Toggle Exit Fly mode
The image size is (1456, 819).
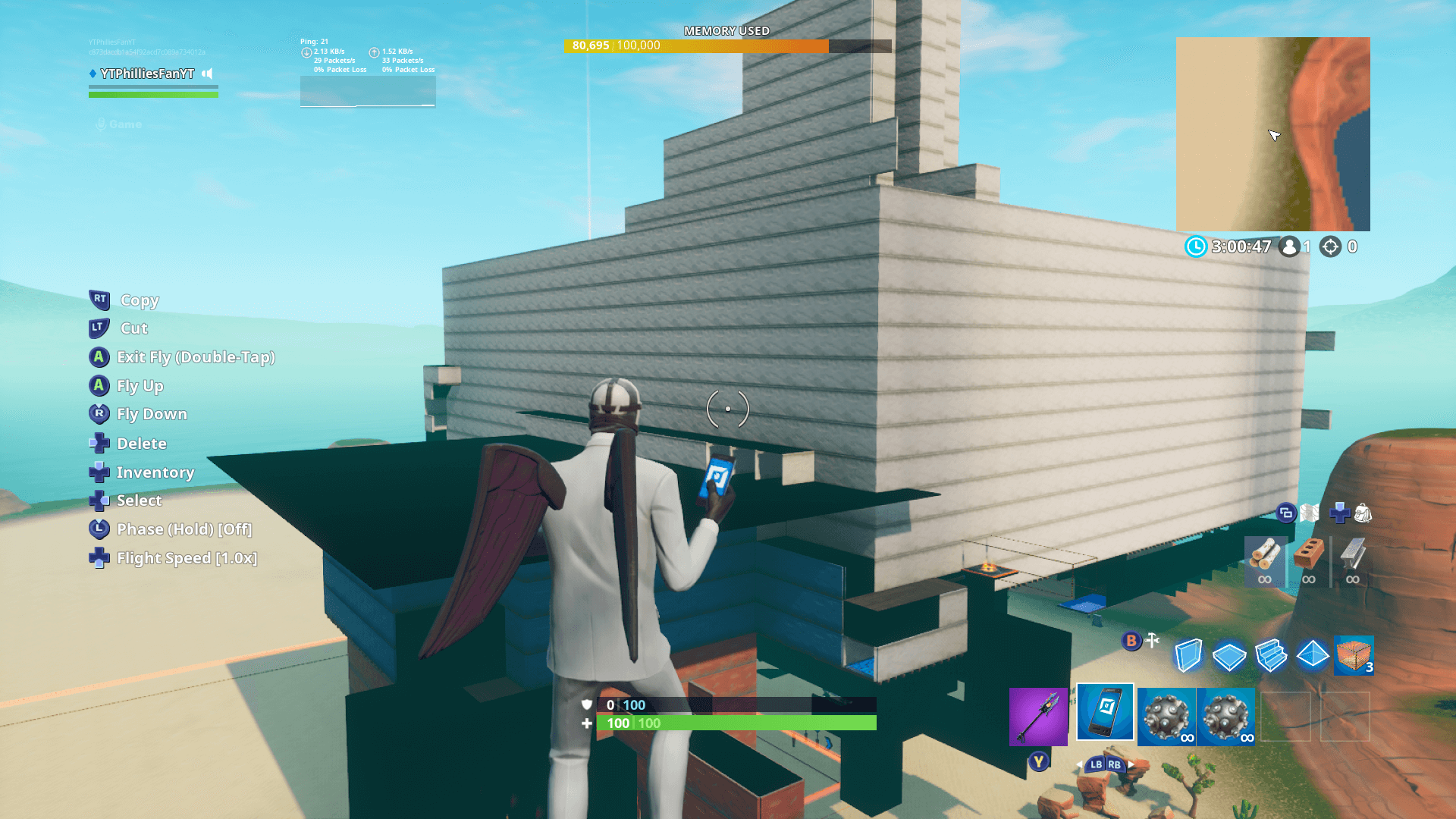click(x=196, y=357)
